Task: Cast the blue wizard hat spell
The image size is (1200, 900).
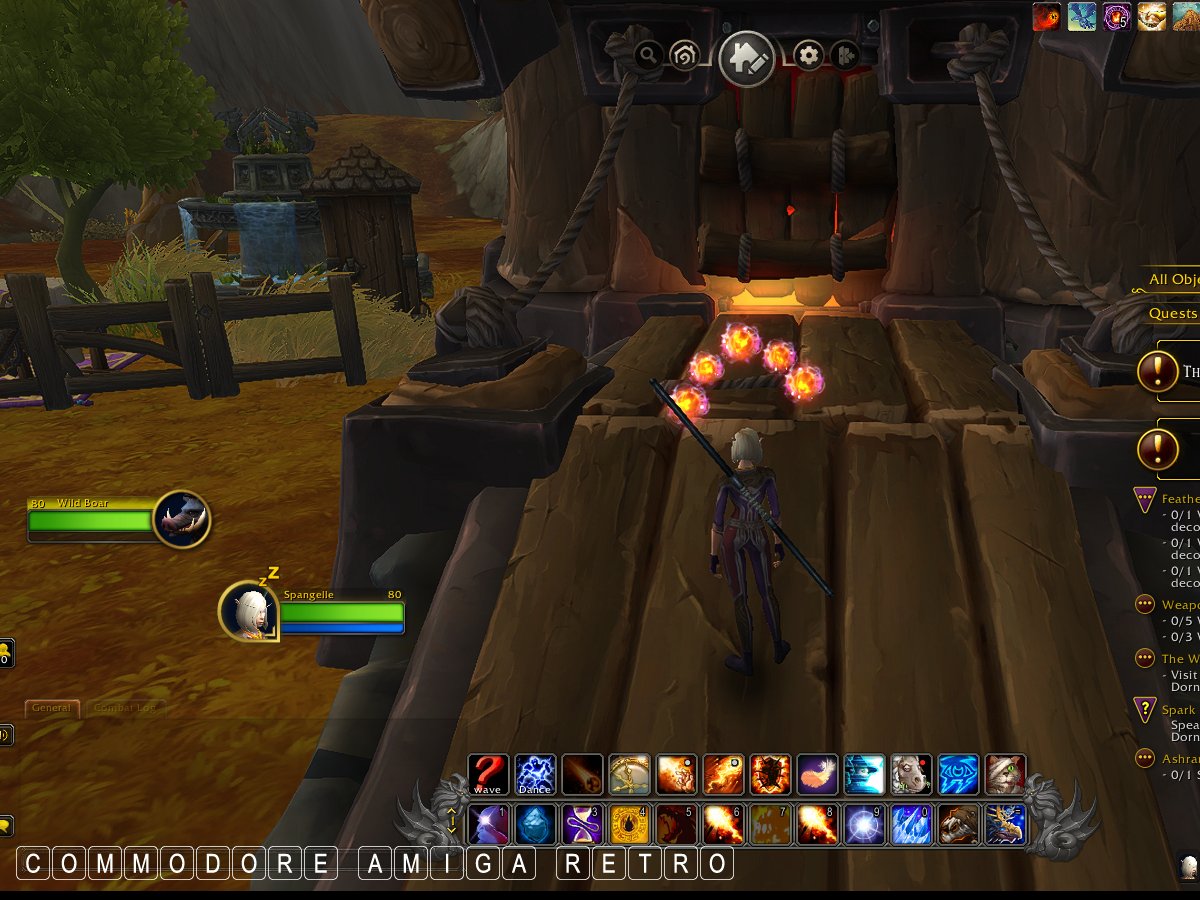Action: click(865, 774)
